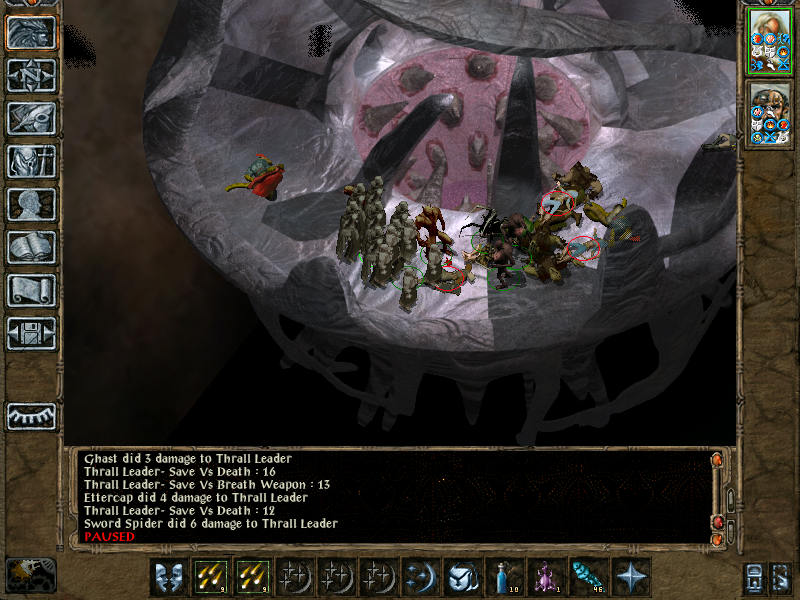Image resolution: width=800 pixels, height=600 pixels.
Task: Open the use item bag button
Action: click(x=464, y=577)
